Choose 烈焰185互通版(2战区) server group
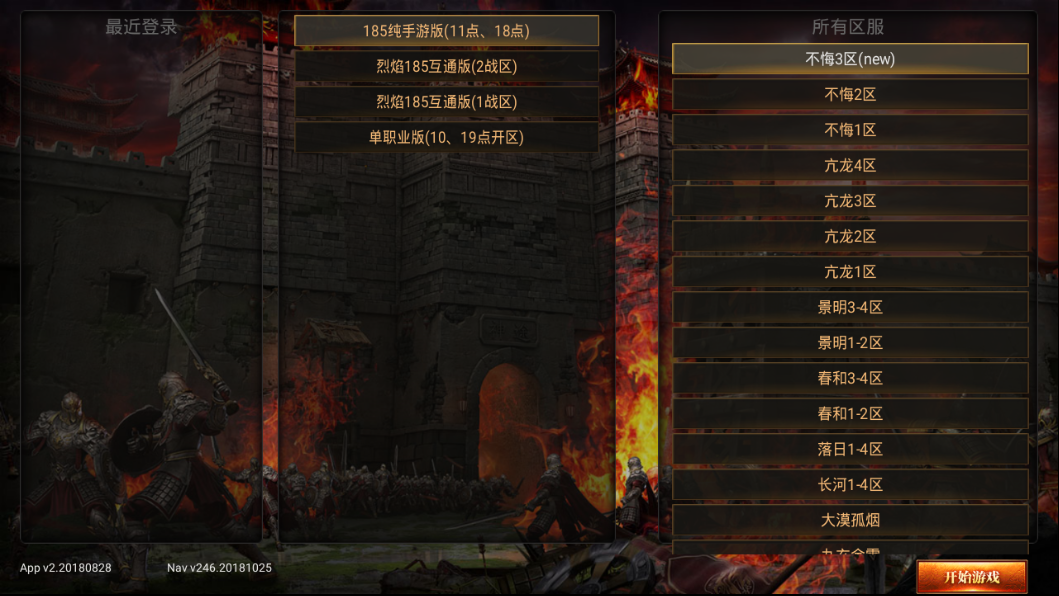 (446, 67)
